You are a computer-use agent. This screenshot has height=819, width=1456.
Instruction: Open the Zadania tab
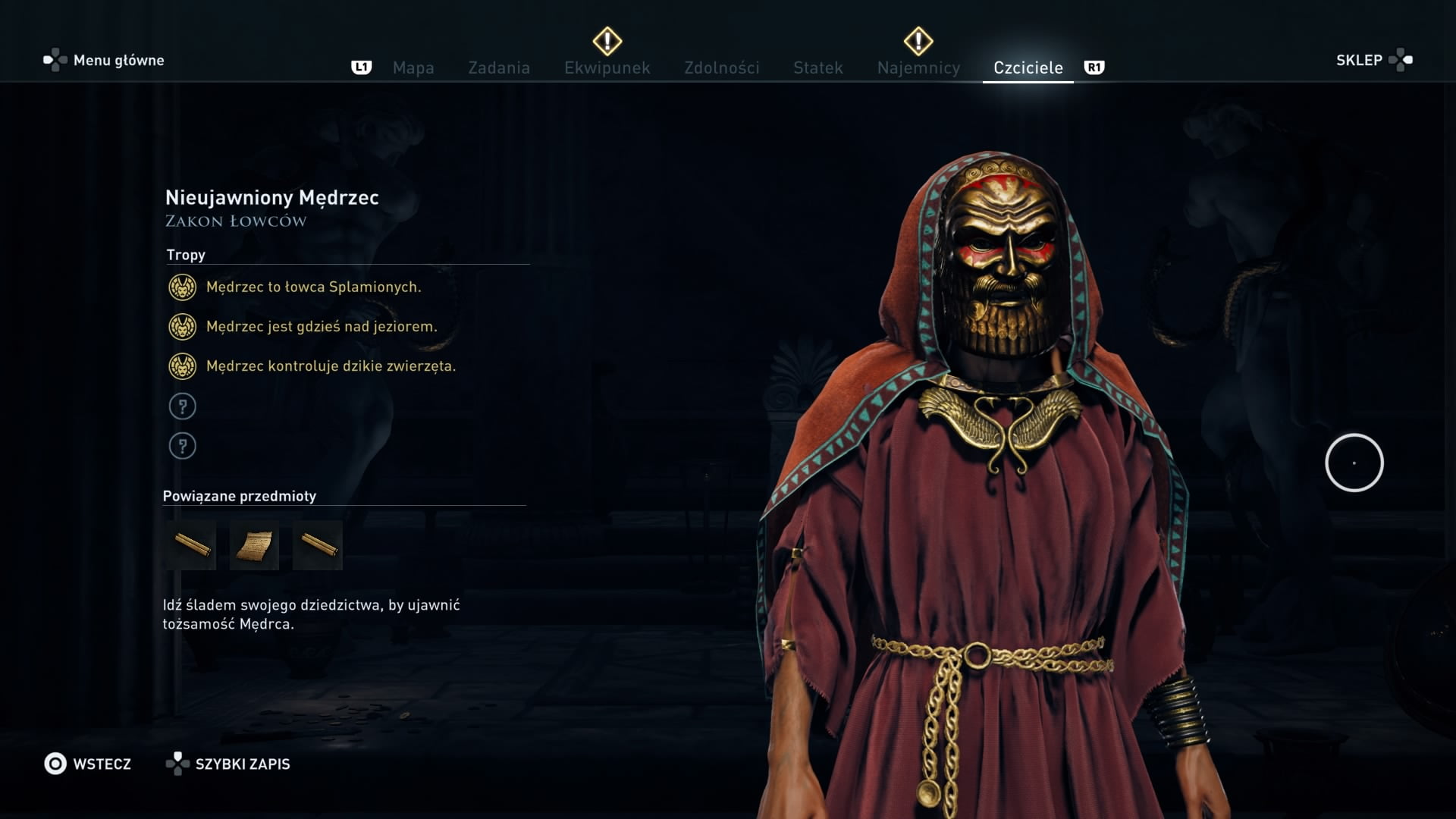tap(499, 67)
